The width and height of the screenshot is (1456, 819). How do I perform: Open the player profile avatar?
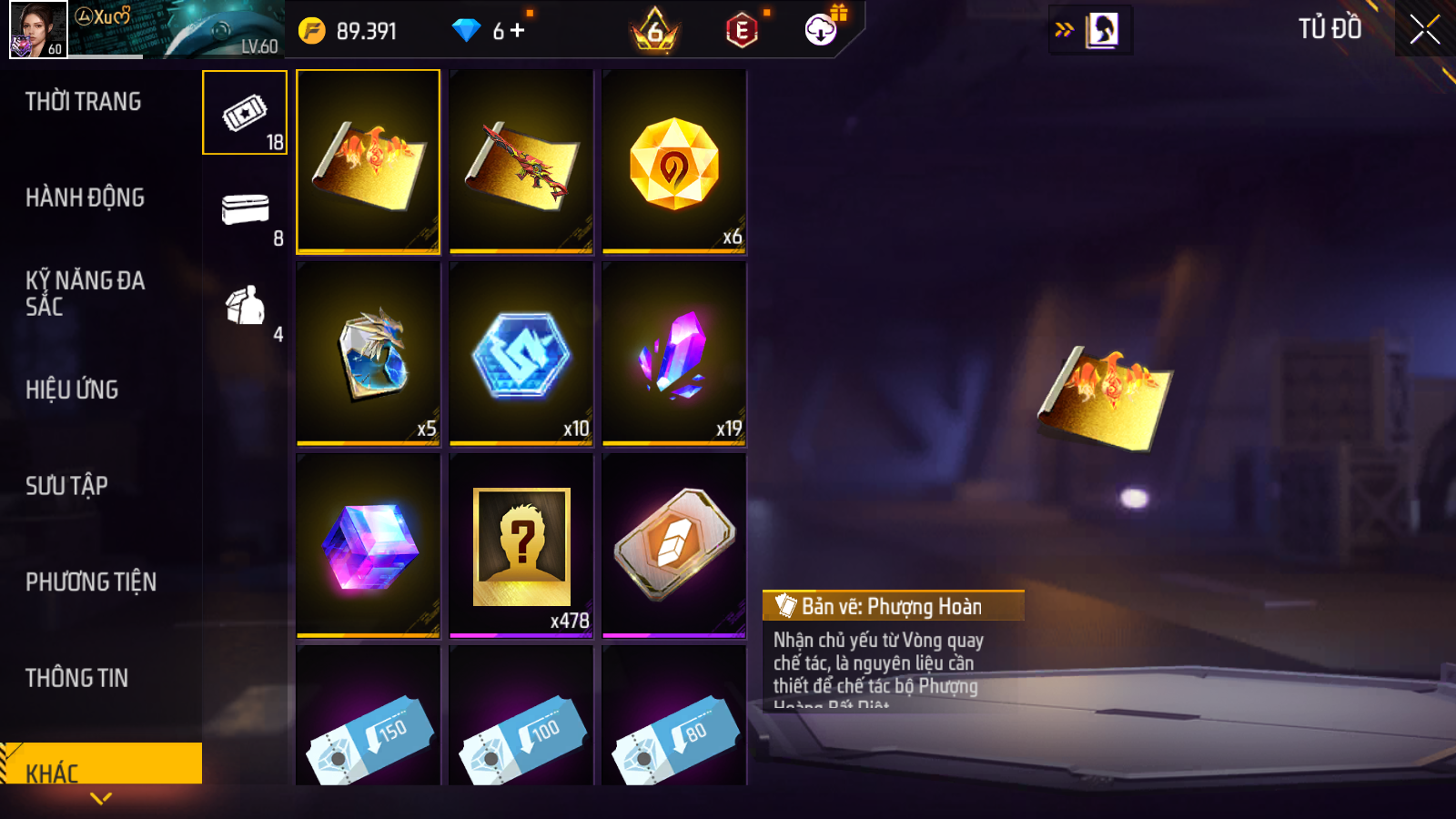pos(38,29)
